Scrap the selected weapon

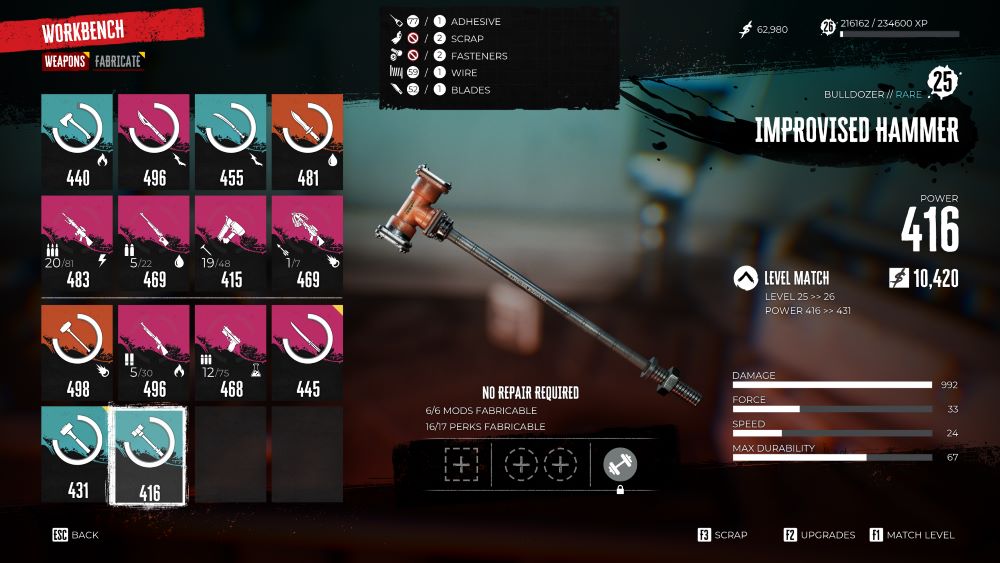[x=722, y=535]
